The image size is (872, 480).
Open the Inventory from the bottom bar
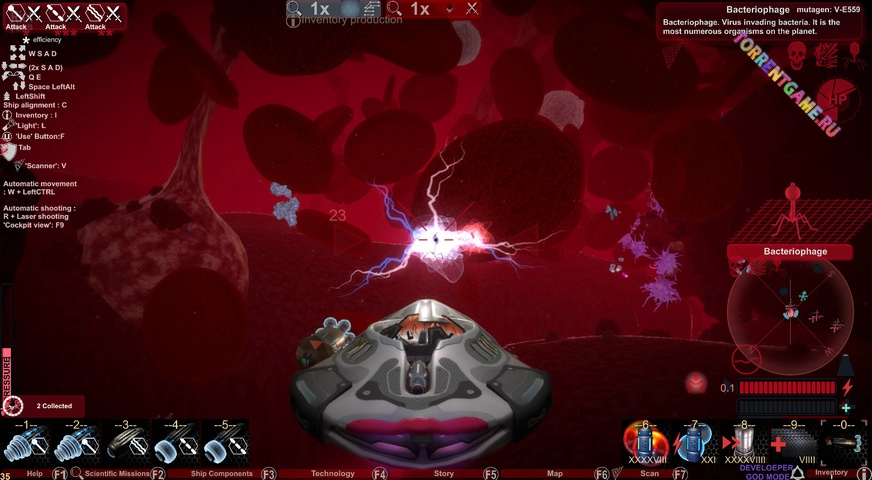tap(831, 473)
